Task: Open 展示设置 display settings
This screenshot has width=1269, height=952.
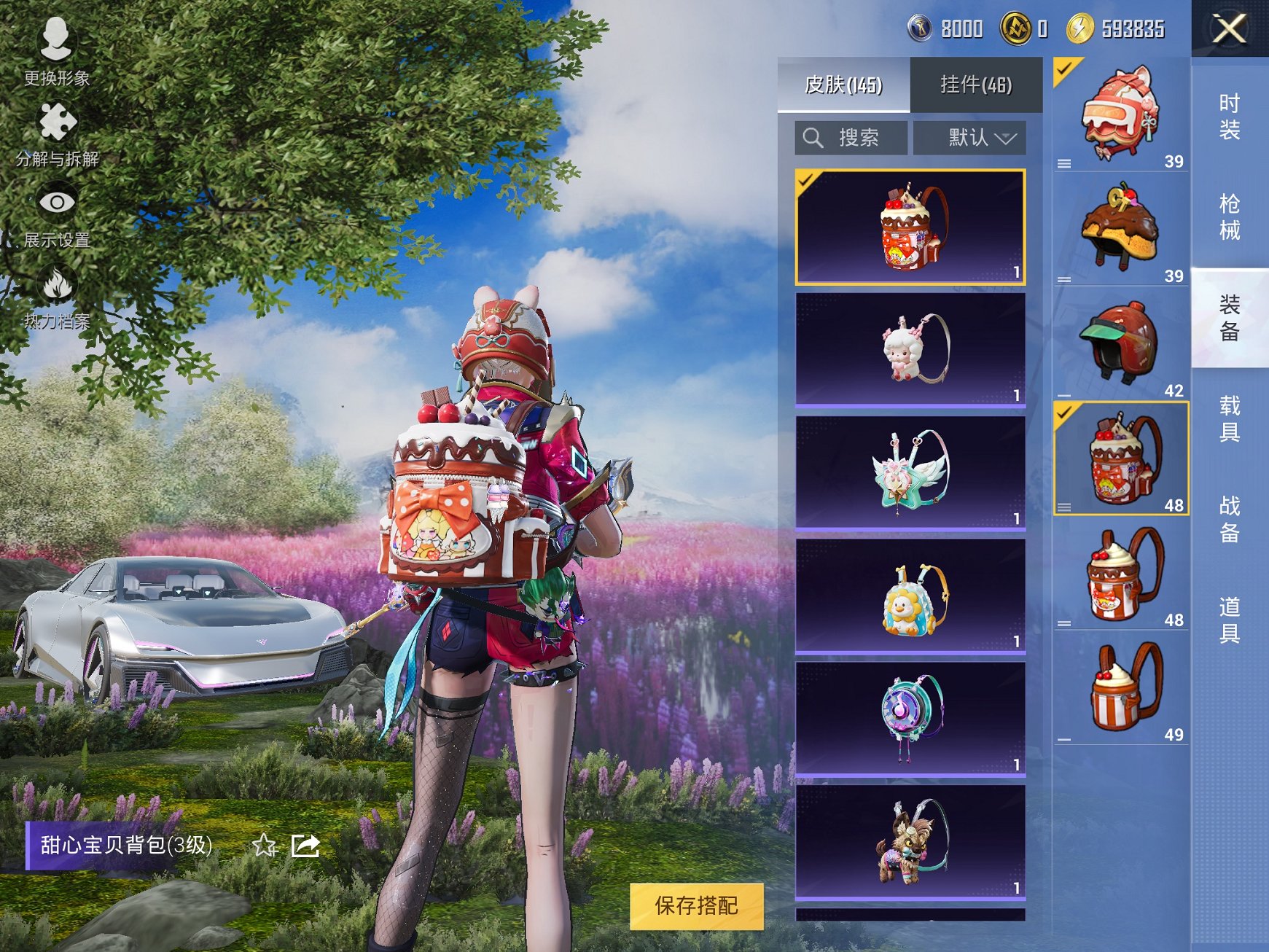Action: coord(57,214)
